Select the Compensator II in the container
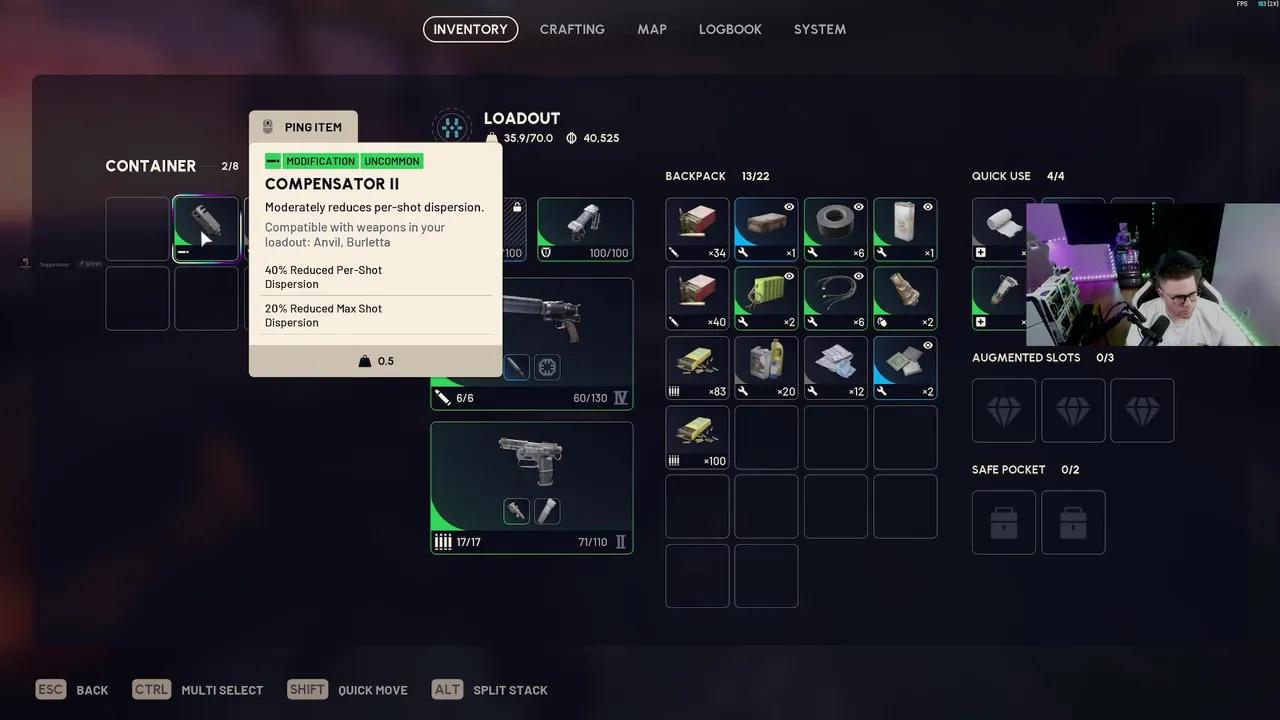 [206, 229]
